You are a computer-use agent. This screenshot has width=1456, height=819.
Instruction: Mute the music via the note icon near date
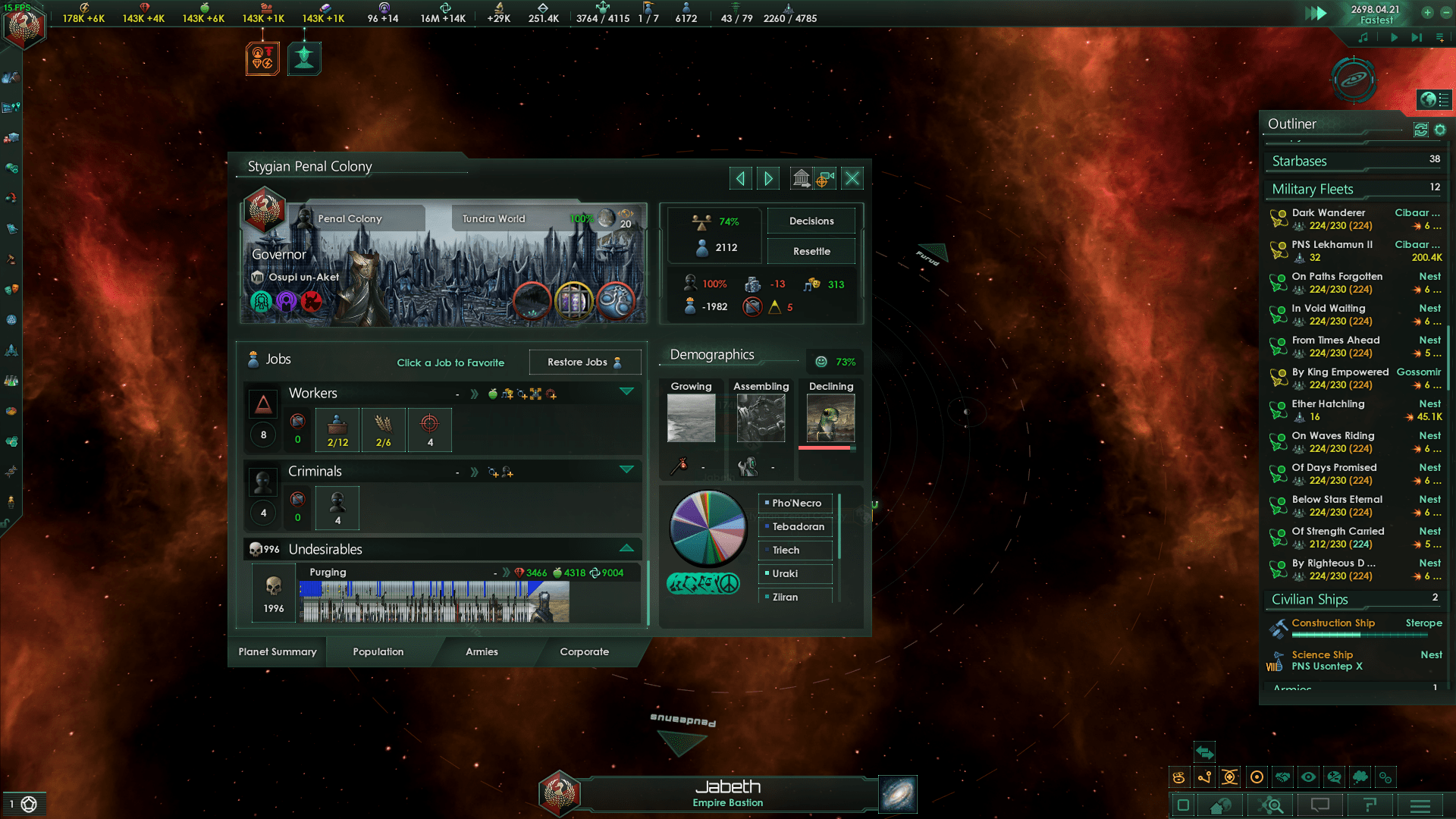click(1363, 36)
